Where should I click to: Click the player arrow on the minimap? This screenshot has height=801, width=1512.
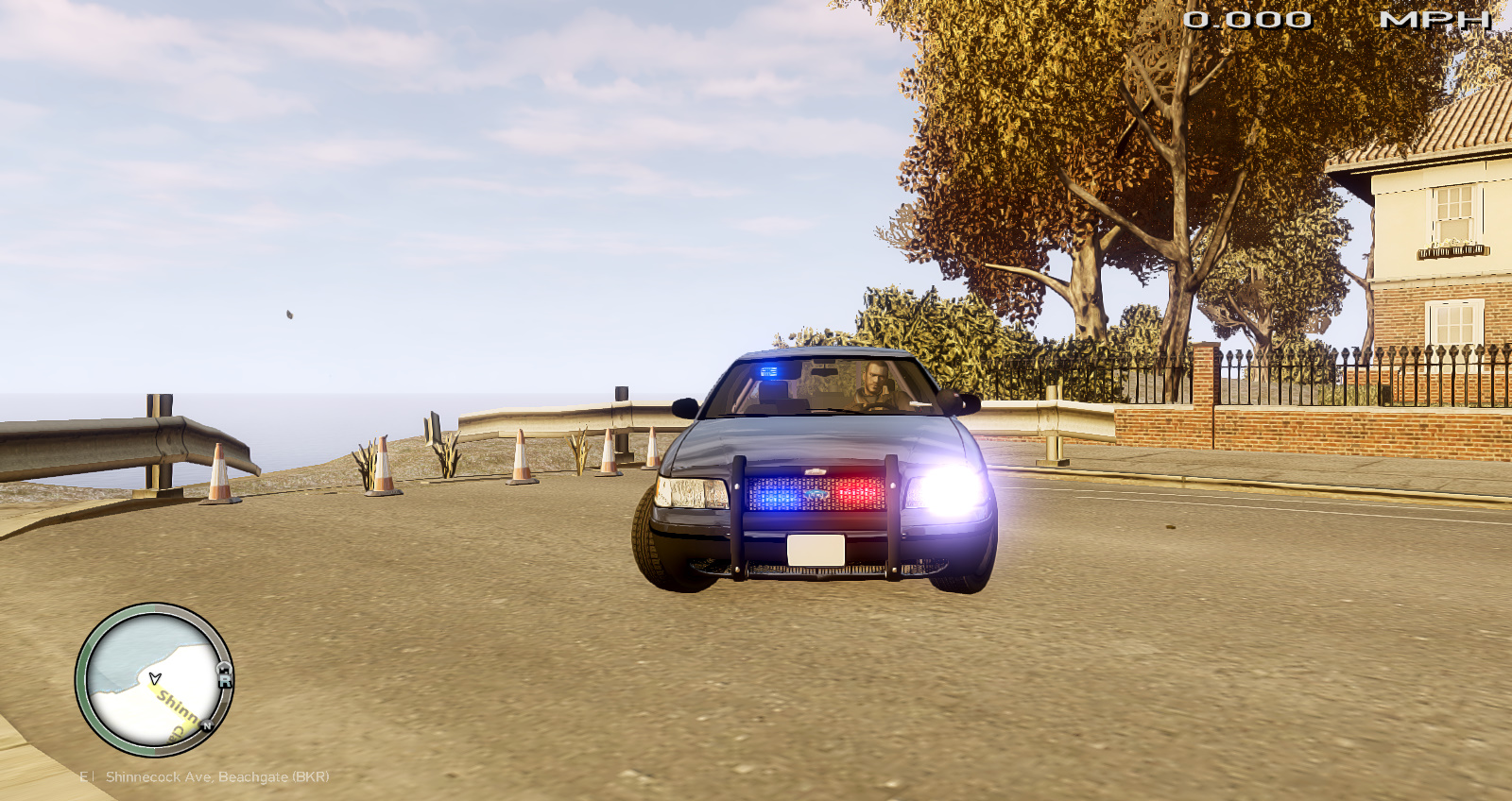point(155,677)
